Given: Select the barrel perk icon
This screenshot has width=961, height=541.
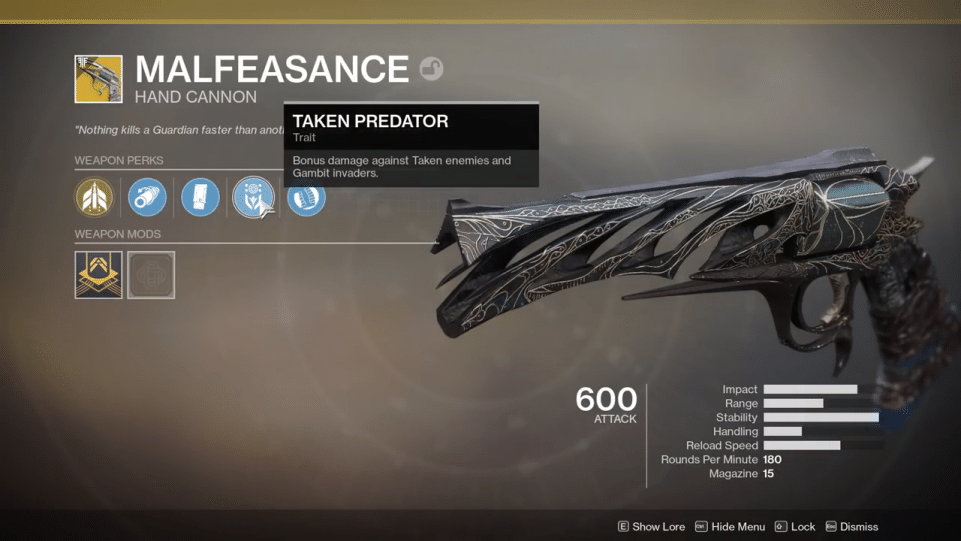Looking at the screenshot, I should (147, 197).
